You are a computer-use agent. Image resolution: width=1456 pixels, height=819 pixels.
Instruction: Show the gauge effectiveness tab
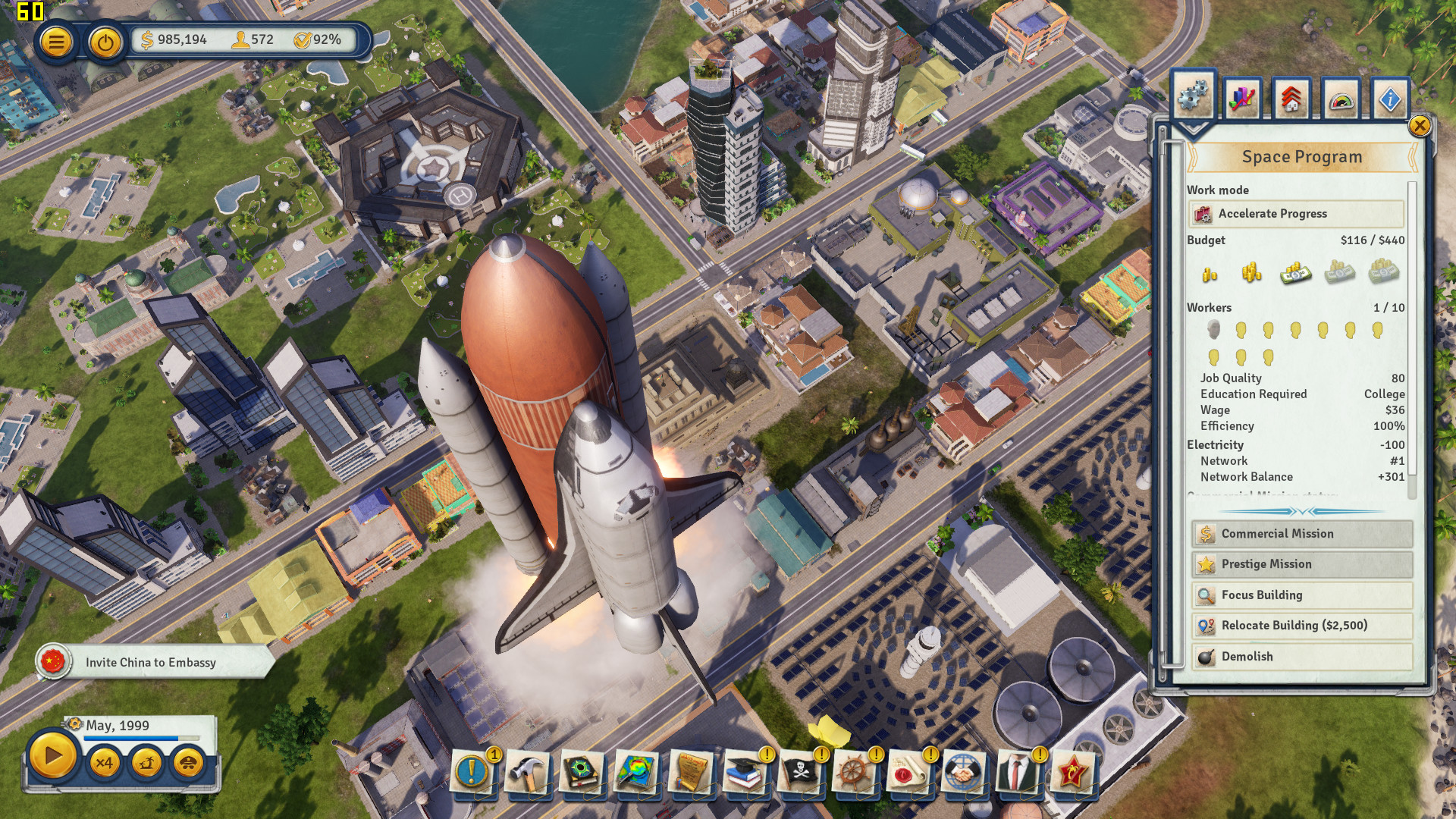click(x=1341, y=99)
